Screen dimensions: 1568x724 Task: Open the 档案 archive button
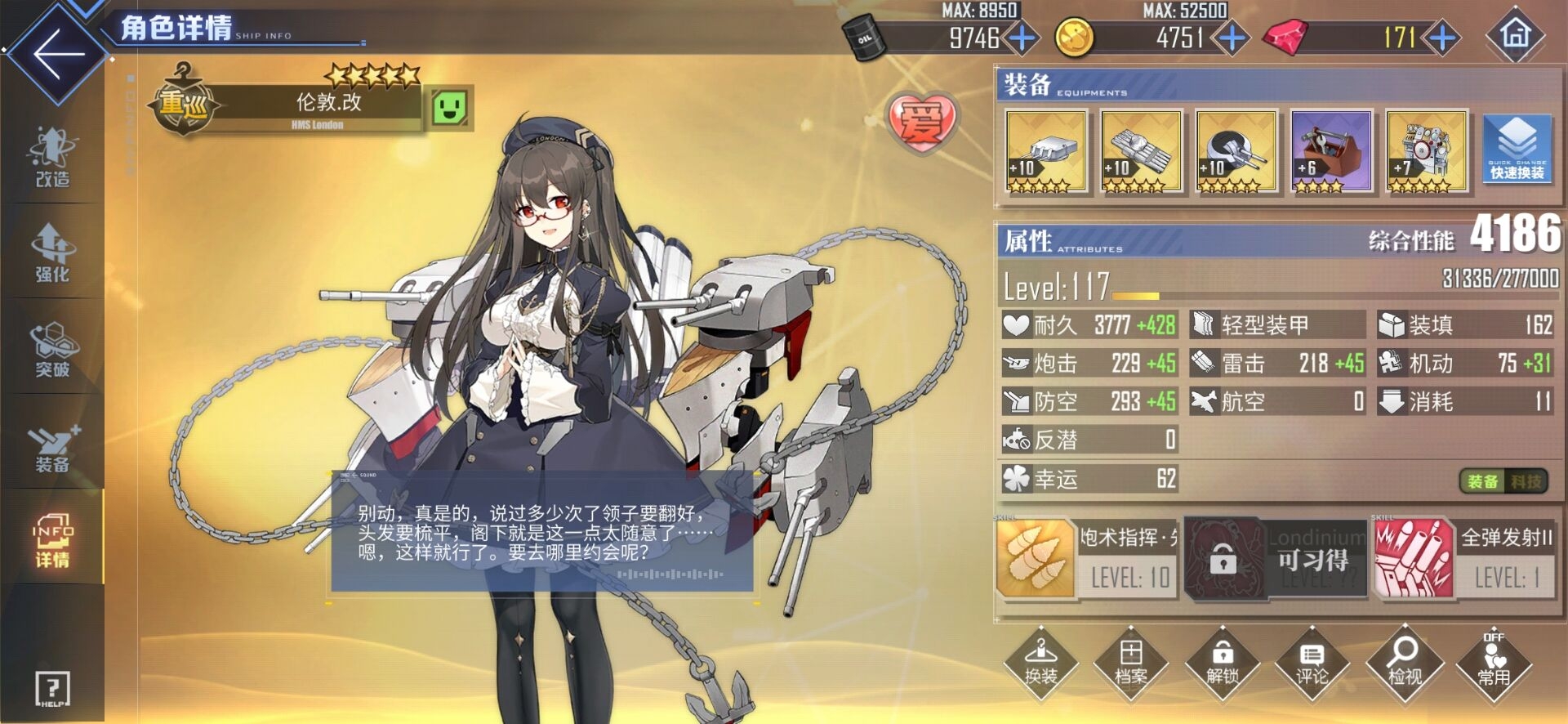(x=1131, y=661)
